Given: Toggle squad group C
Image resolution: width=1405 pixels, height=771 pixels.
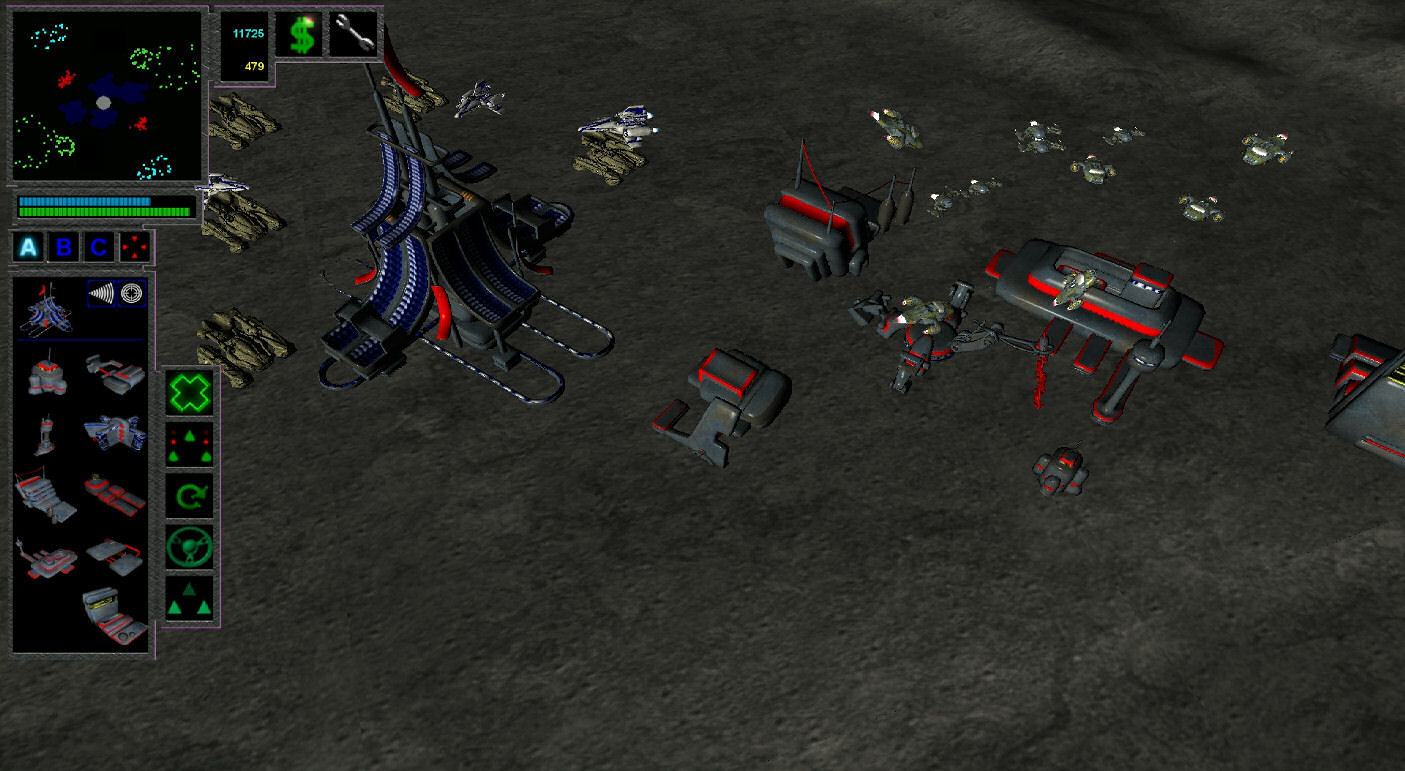Looking at the screenshot, I should point(100,247).
